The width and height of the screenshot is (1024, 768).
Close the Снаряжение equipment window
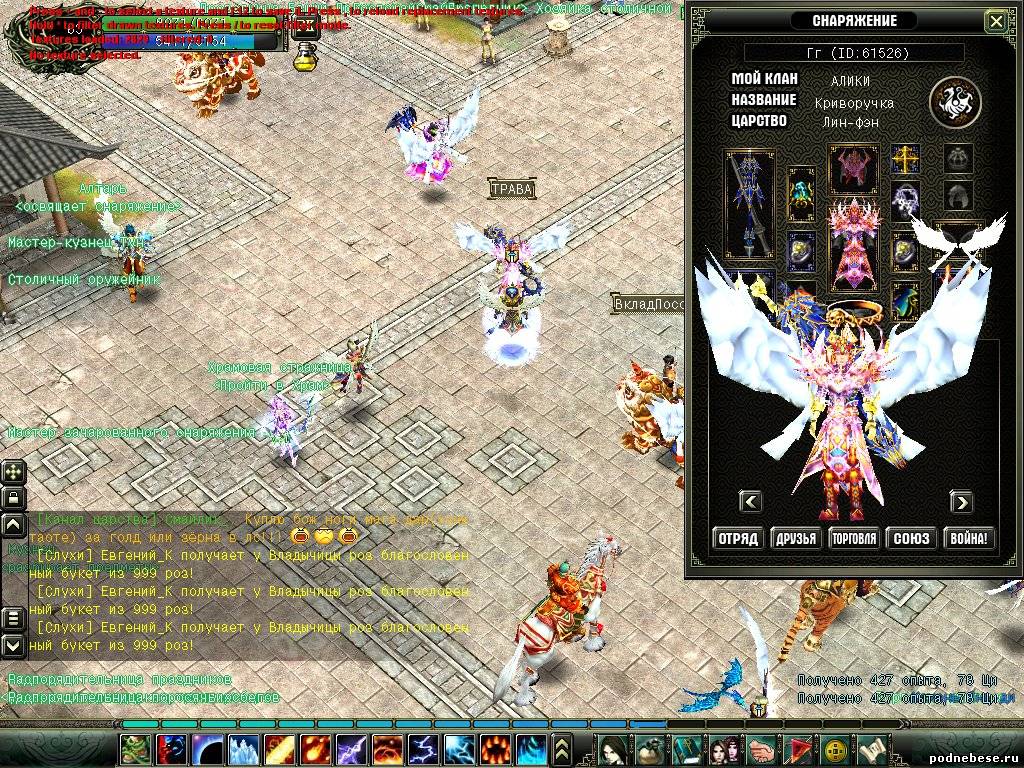point(996,21)
